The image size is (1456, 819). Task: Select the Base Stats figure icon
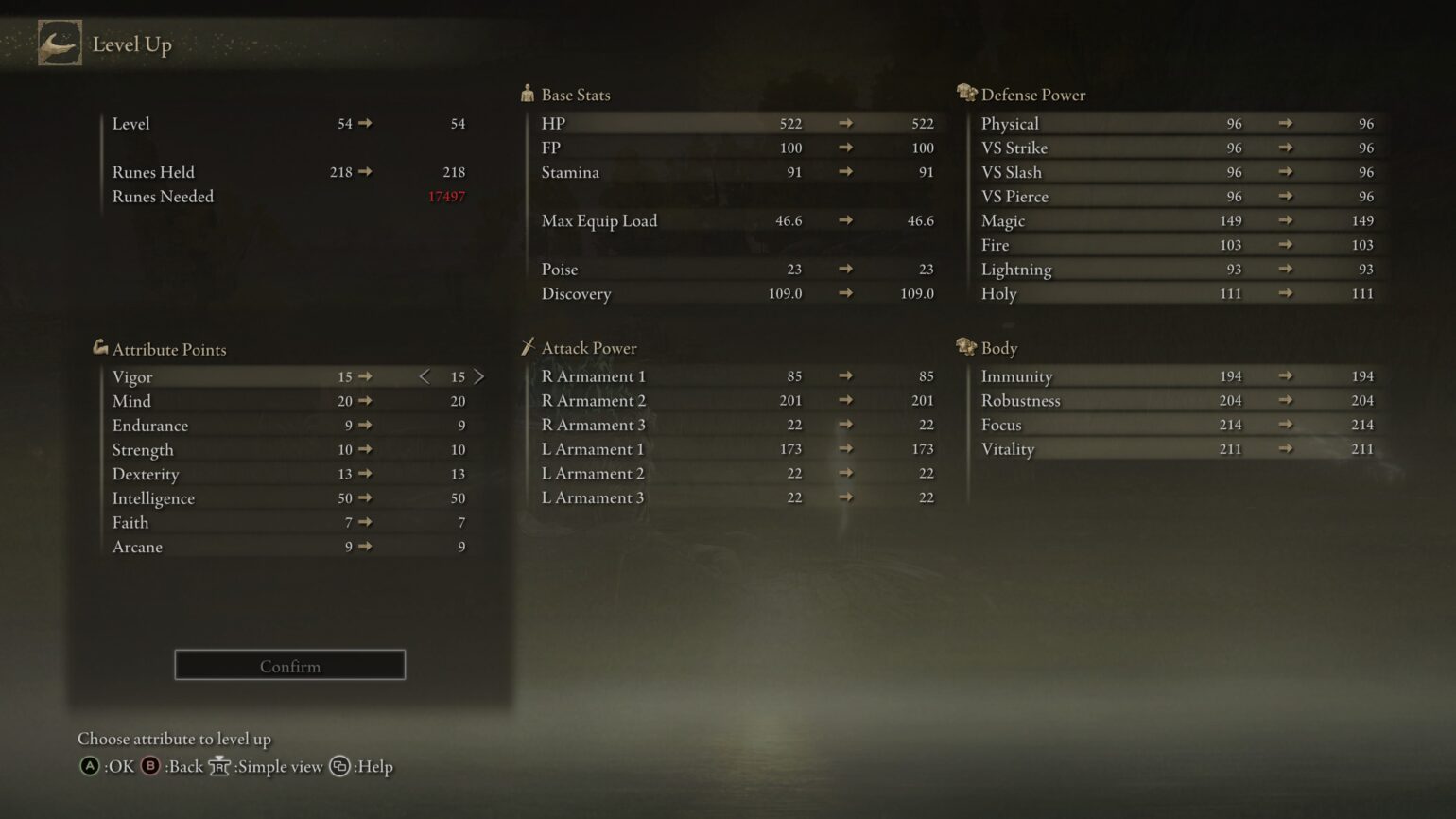527,93
